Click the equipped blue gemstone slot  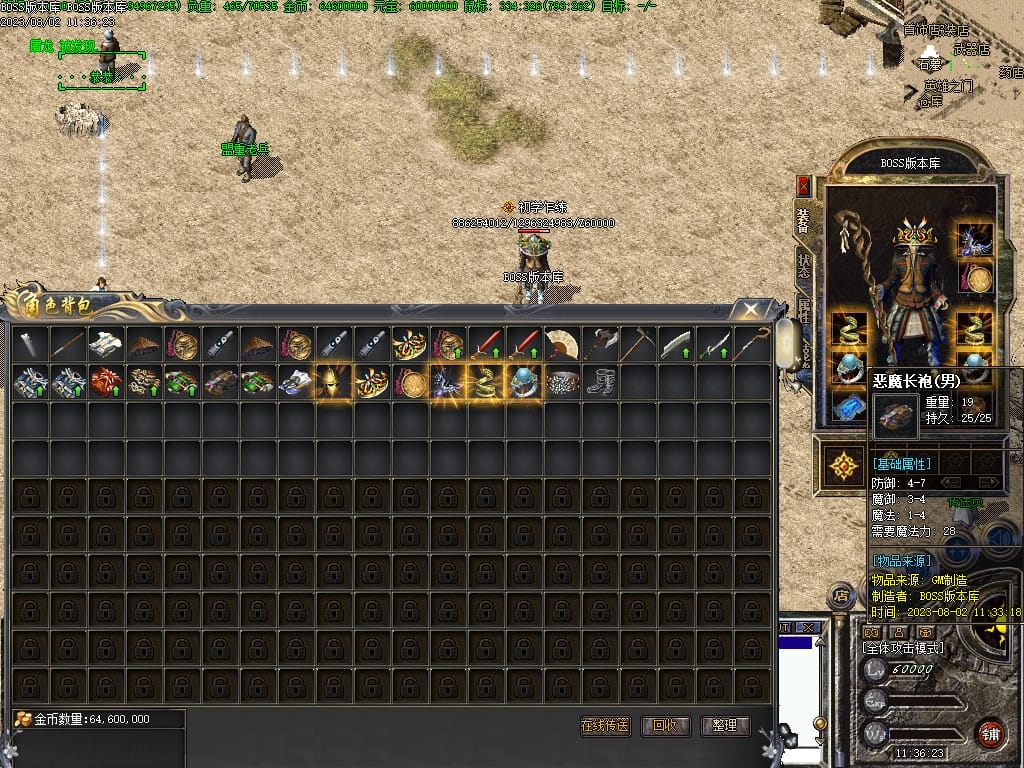(849, 406)
